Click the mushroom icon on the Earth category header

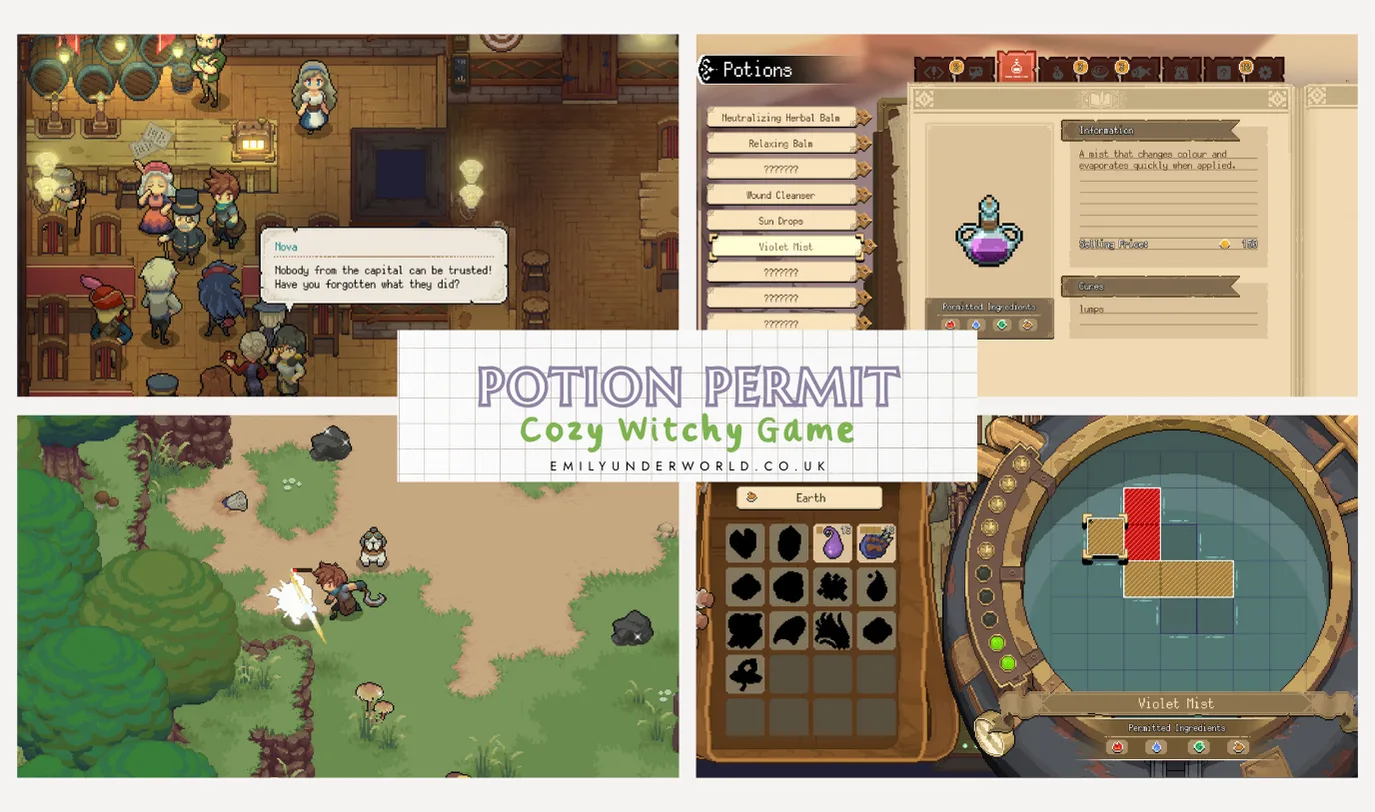tap(752, 497)
